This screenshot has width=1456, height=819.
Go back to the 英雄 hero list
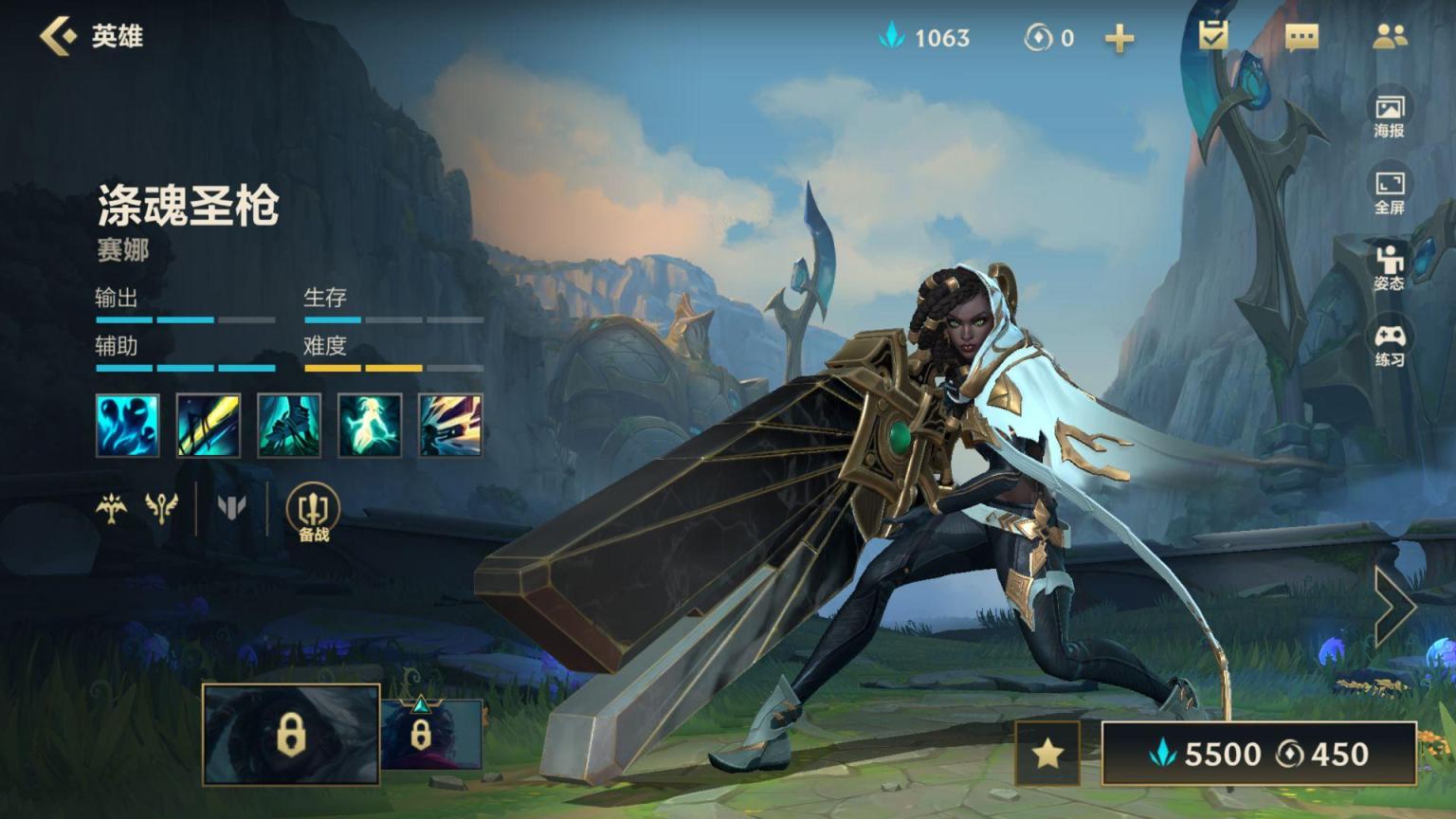pos(61,37)
